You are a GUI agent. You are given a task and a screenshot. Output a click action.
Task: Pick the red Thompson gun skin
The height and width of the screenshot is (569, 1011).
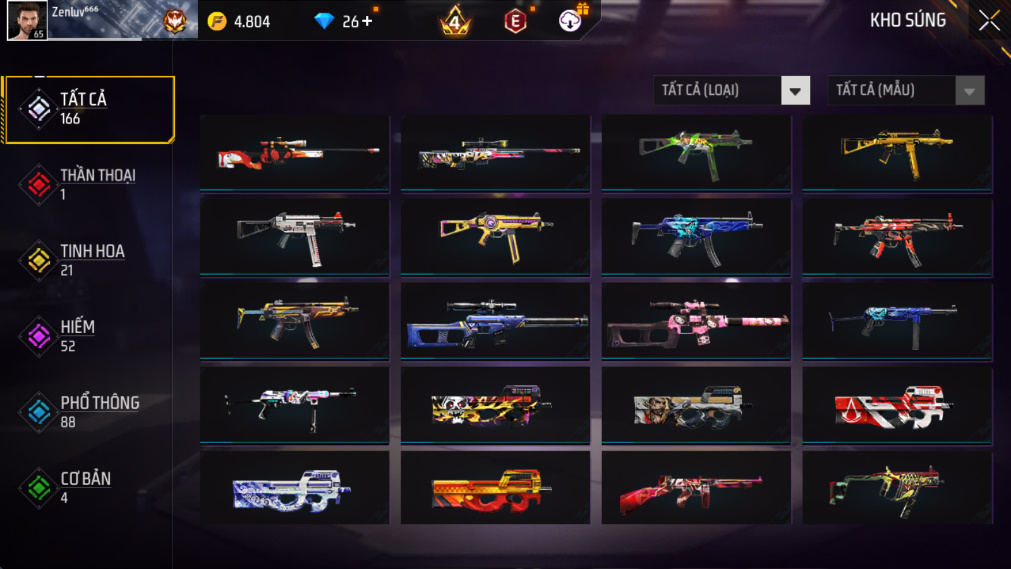pos(696,489)
